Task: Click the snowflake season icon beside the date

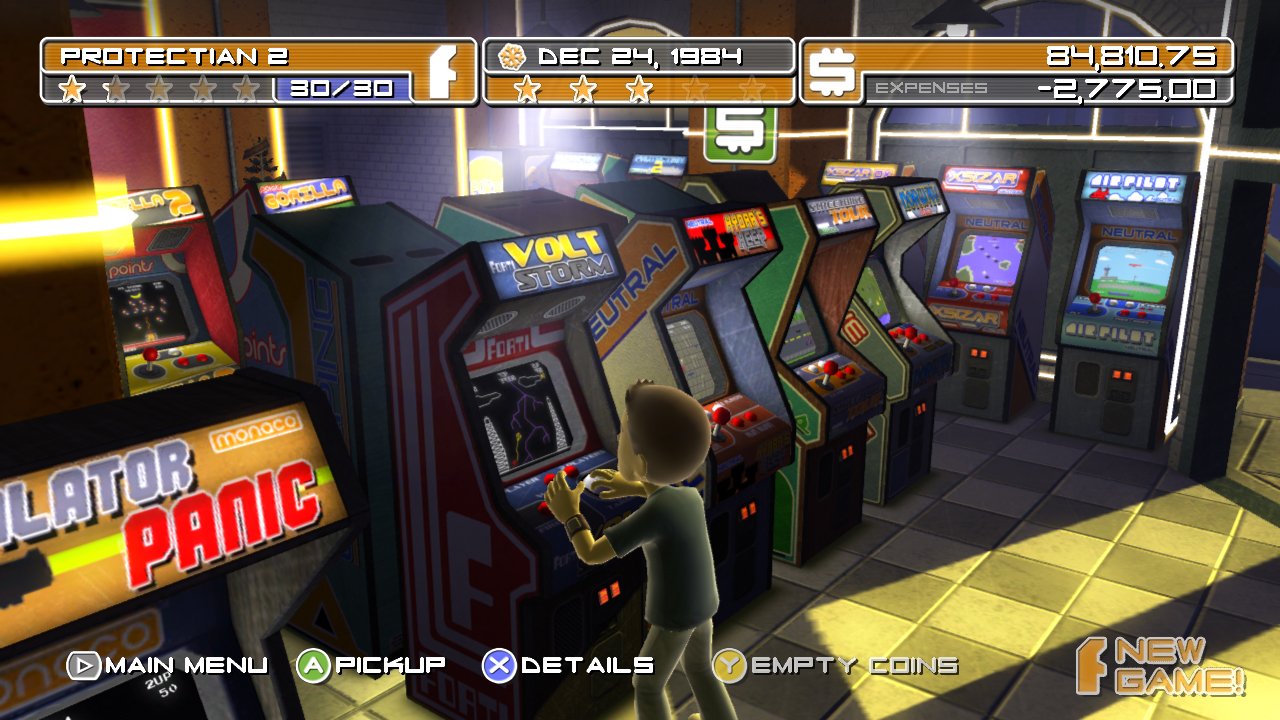Action: [x=512, y=57]
